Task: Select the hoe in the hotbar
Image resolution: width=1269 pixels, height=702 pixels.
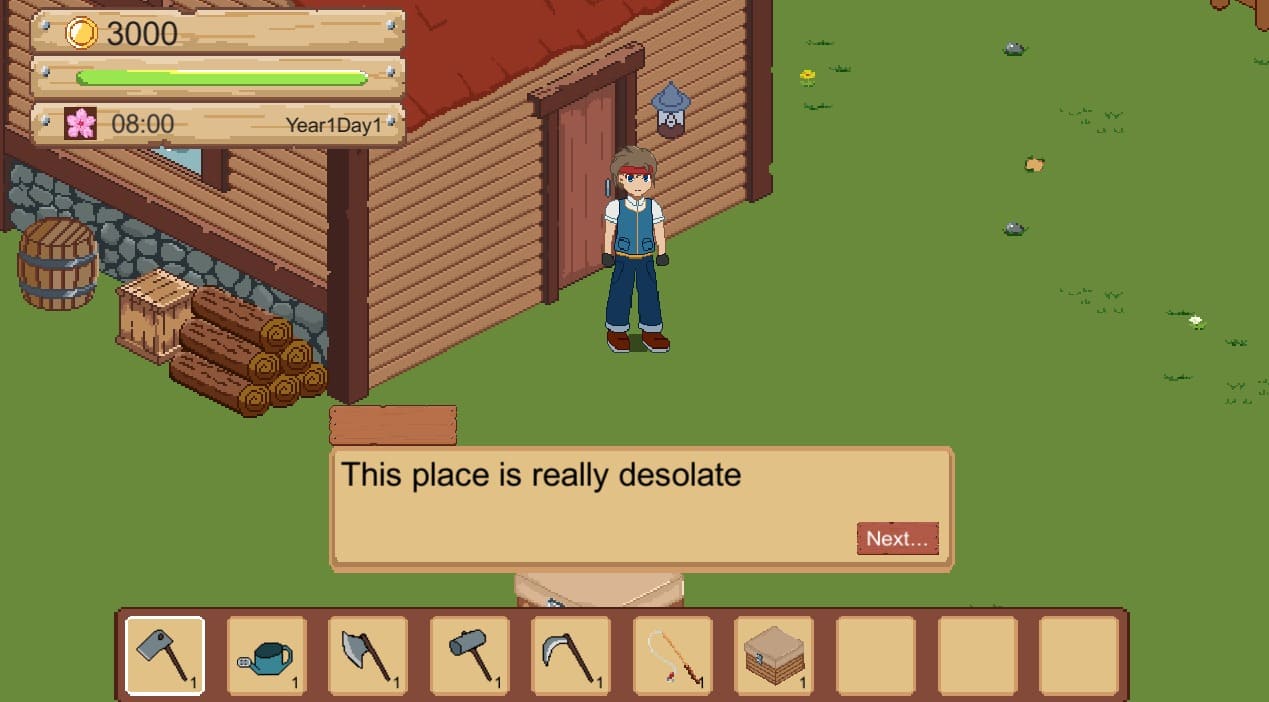Action: click(165, 655)
